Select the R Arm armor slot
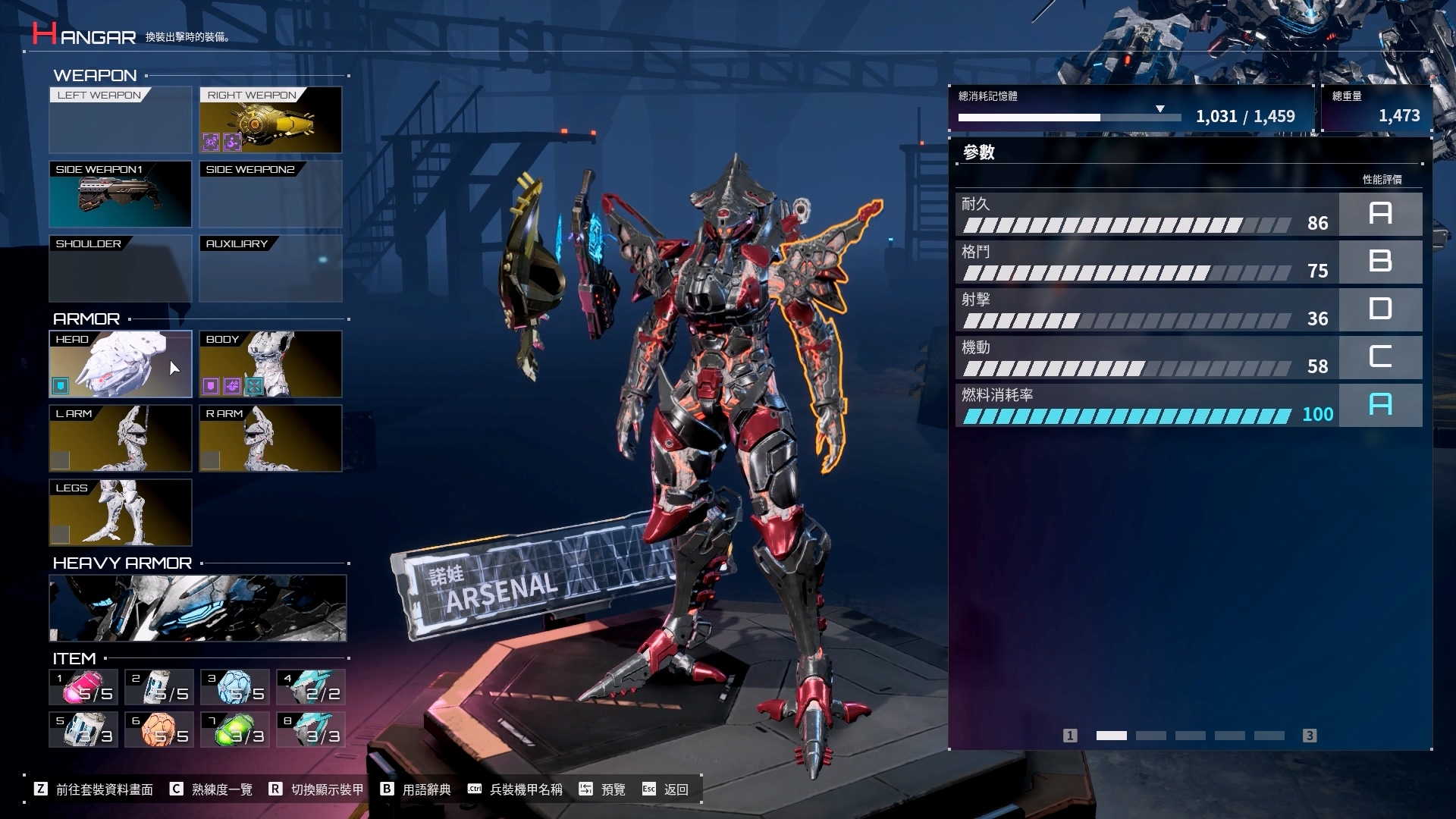 [x=270, y=438]
